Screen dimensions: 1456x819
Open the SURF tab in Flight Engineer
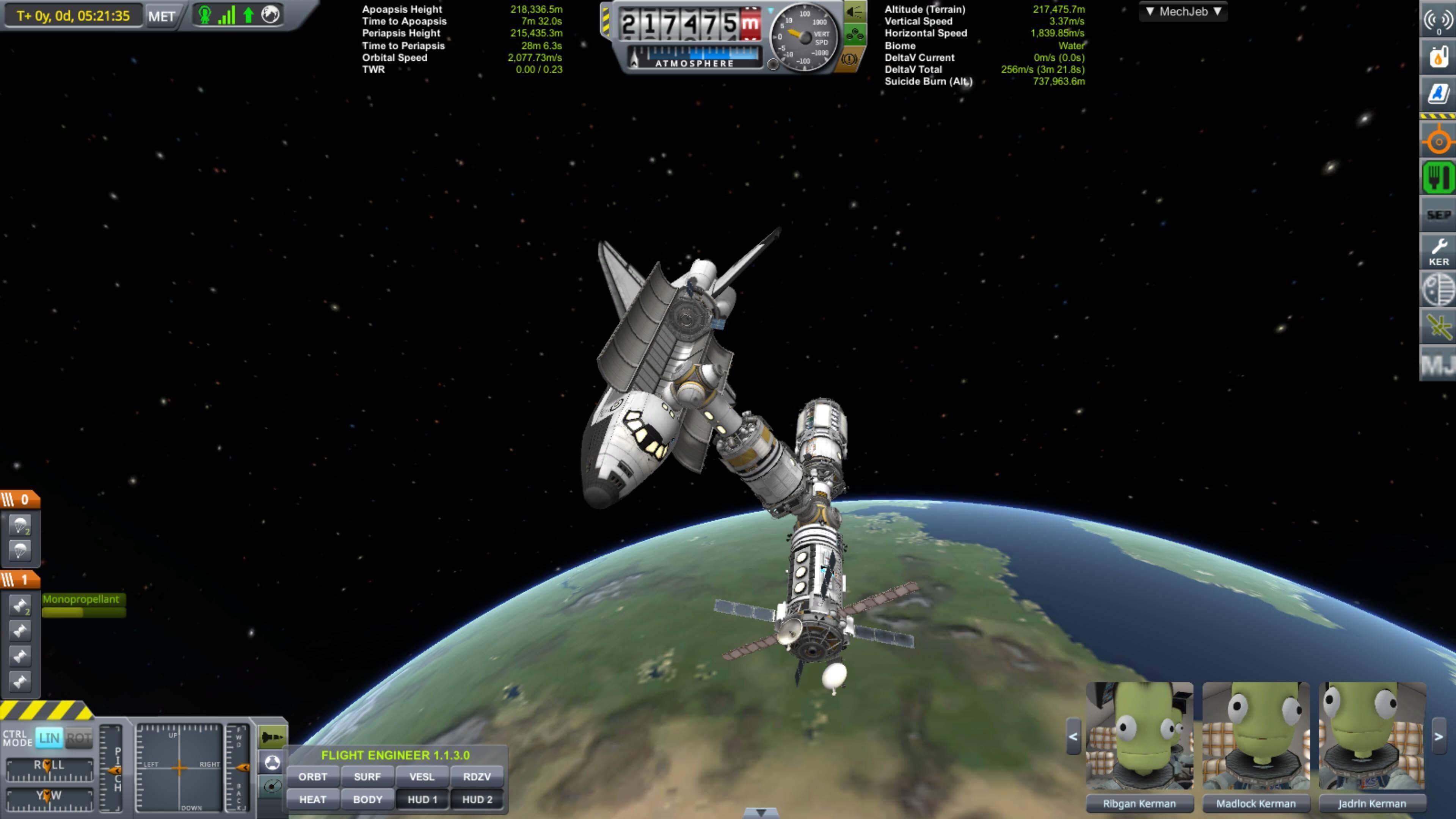click(x=367, y=777)
